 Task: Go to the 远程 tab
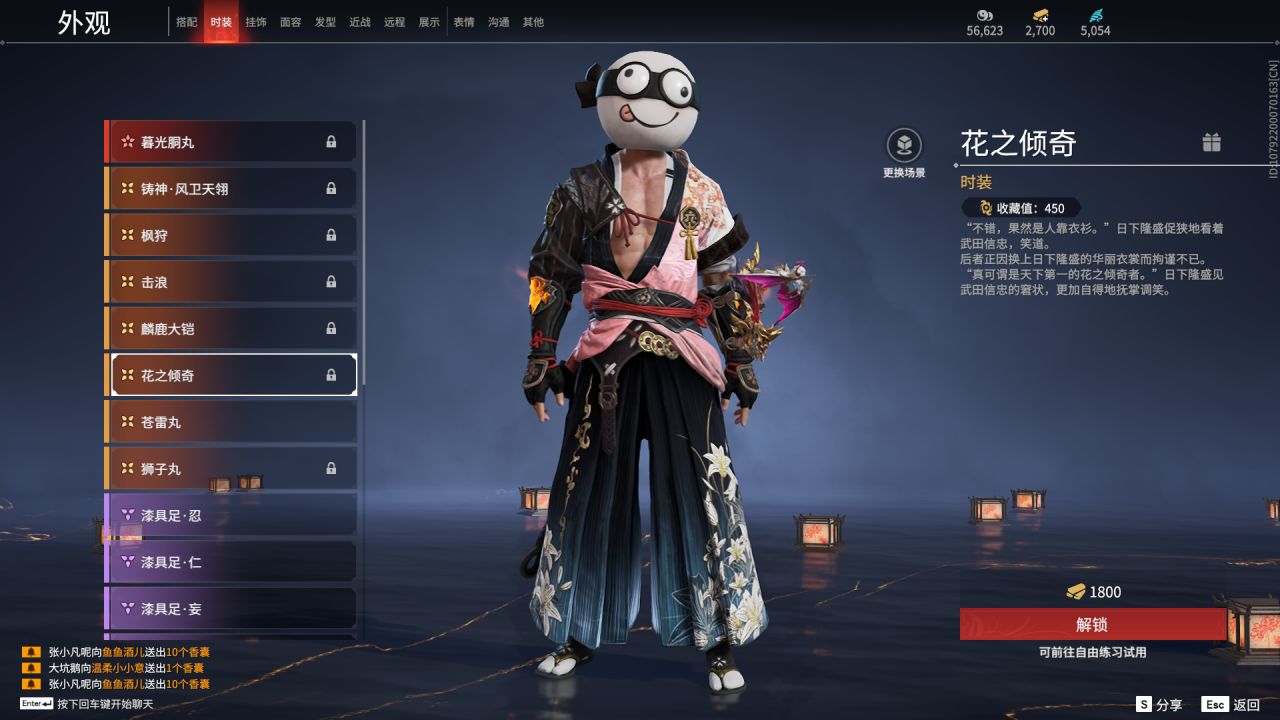394,22
